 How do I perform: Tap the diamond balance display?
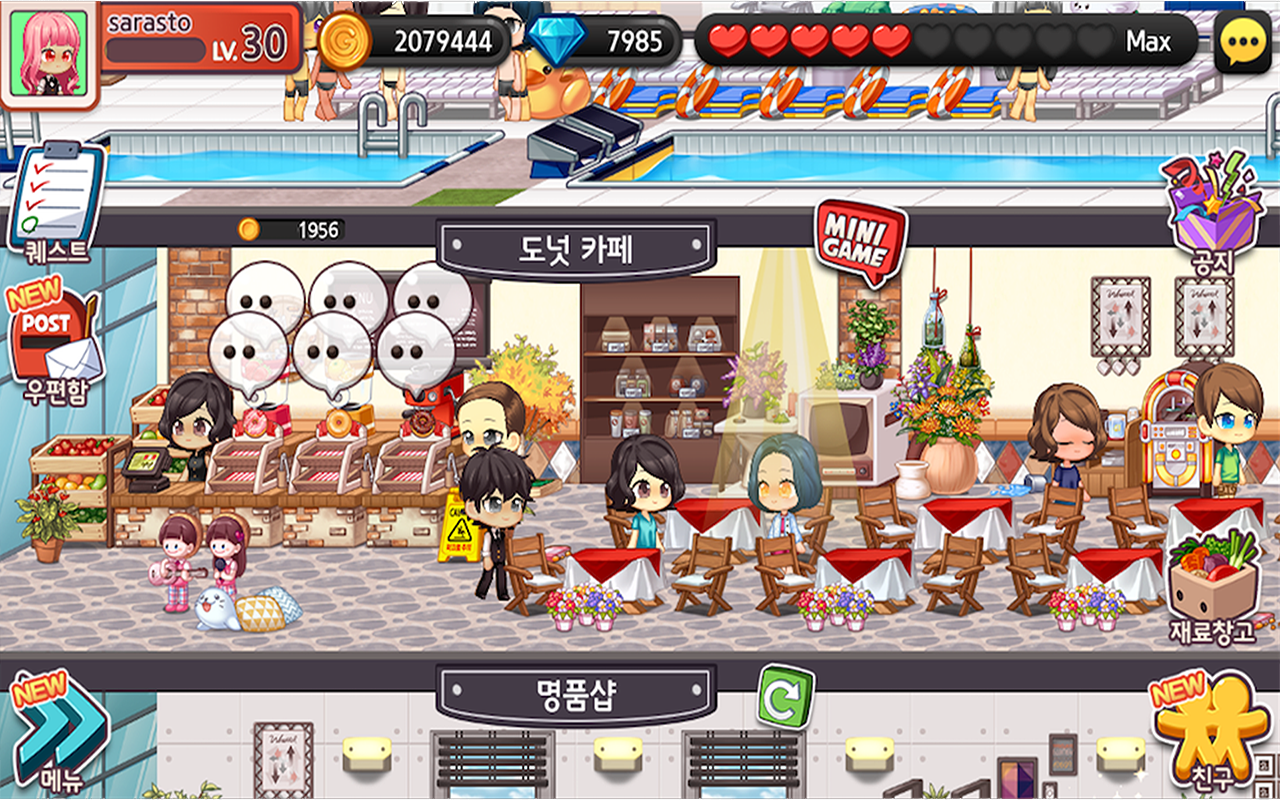click(630, 40)
